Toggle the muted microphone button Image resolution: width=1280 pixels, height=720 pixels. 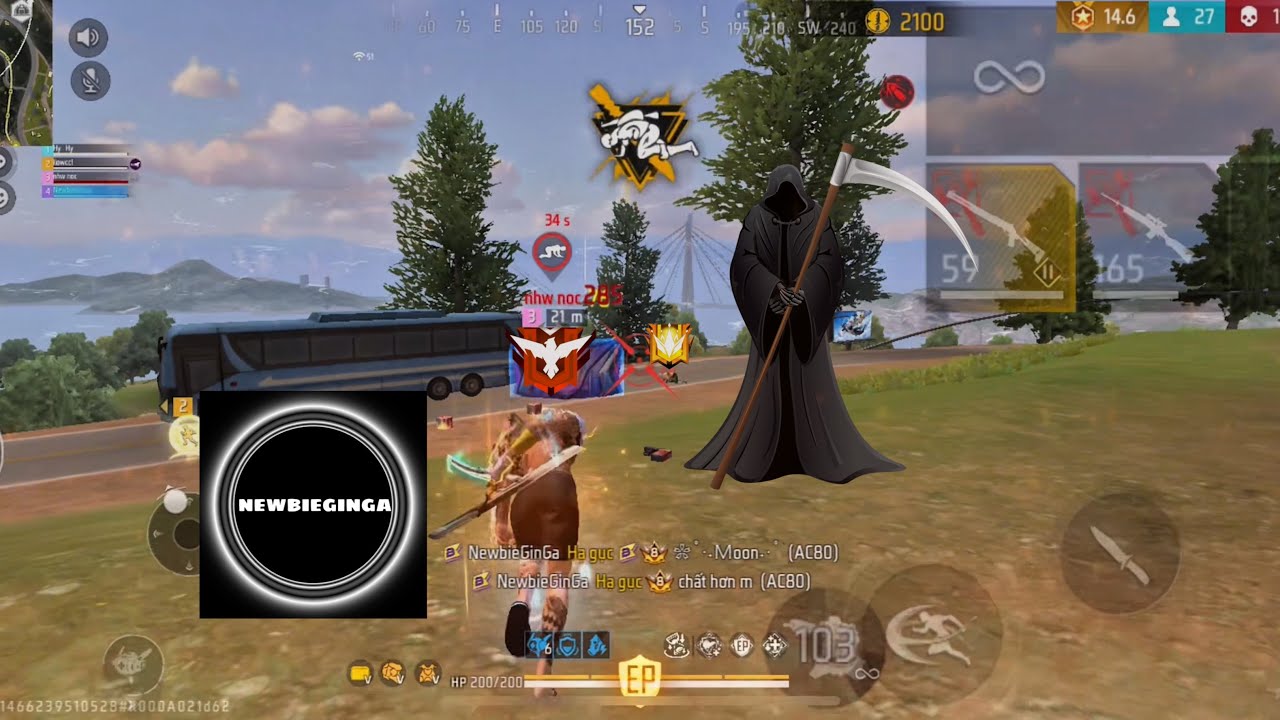point(90,80)
